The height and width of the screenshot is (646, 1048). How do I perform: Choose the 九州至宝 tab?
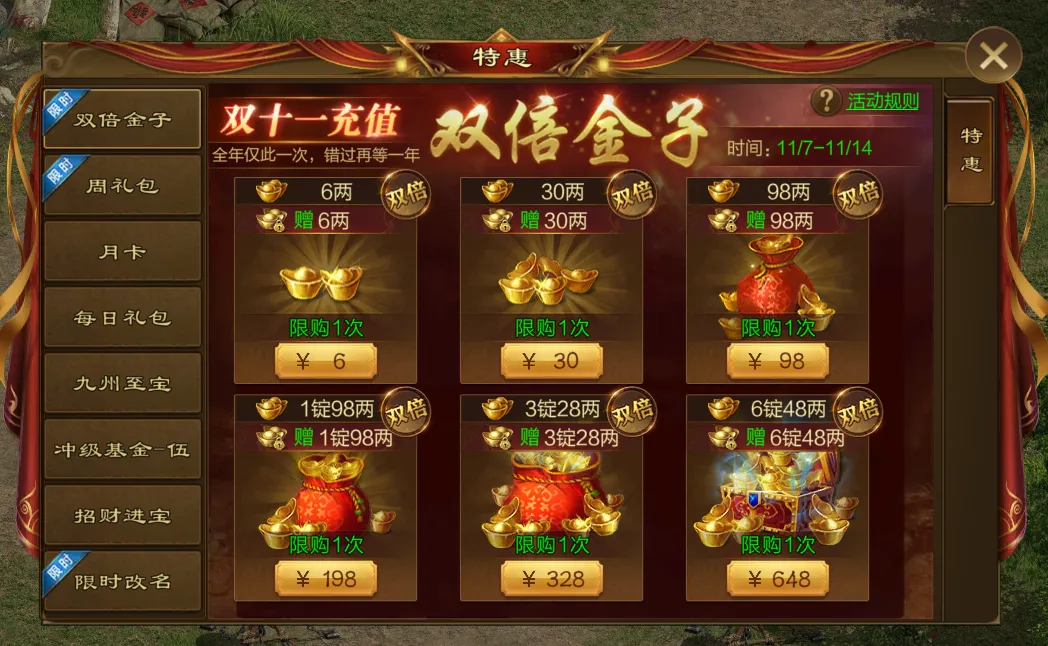tap(122, 384)
